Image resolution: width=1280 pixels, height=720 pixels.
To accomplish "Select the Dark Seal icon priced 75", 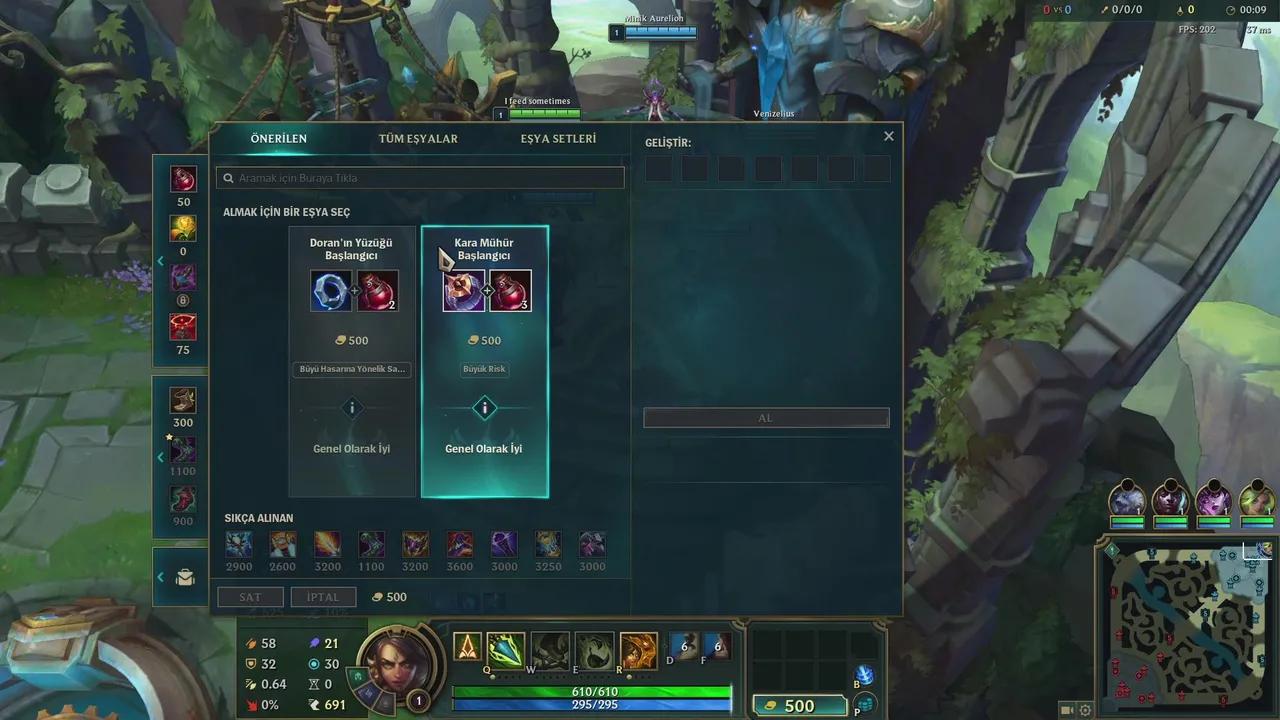I will coord(182,325).
